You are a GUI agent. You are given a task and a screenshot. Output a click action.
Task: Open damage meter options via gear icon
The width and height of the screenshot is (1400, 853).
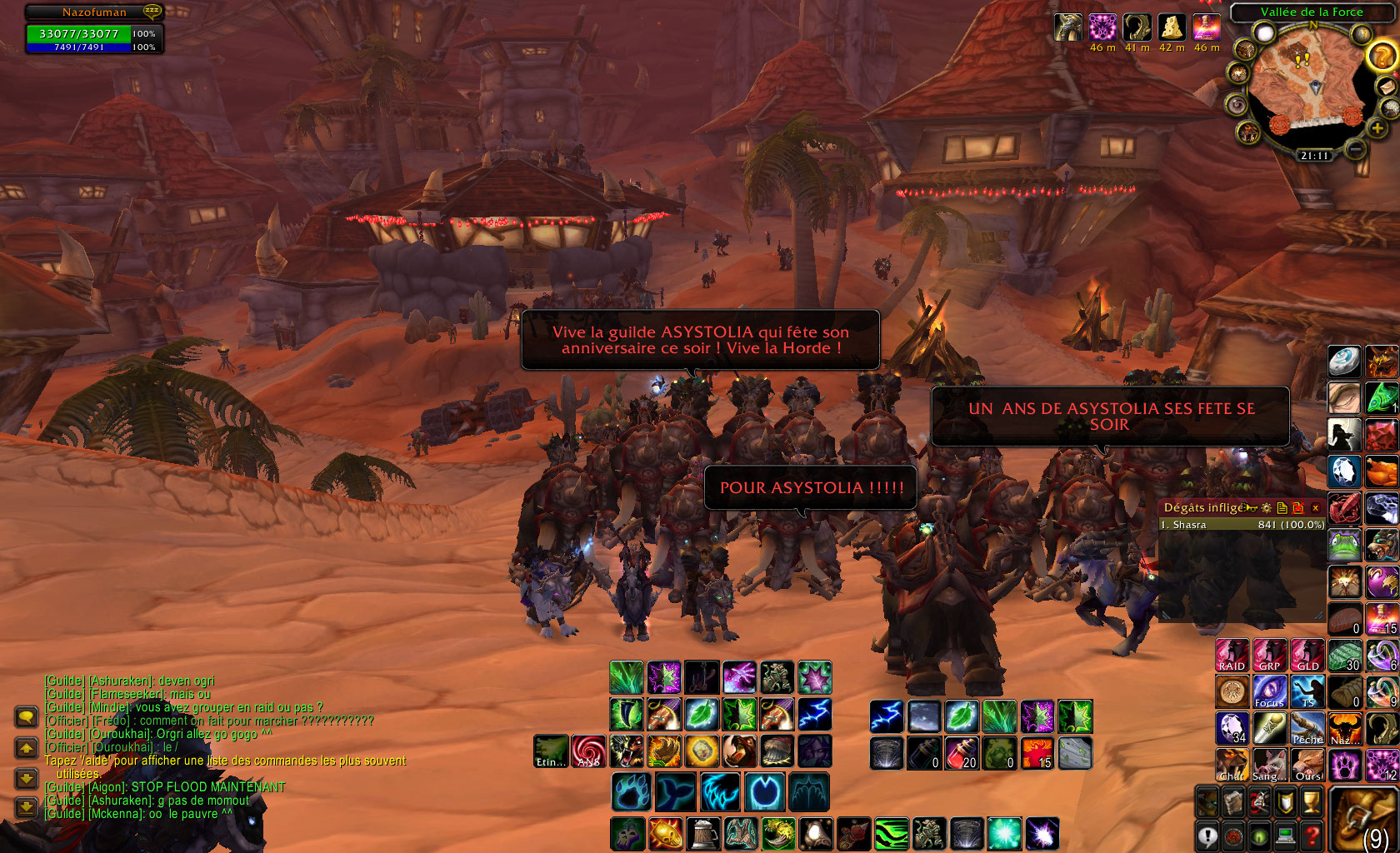1267,508
